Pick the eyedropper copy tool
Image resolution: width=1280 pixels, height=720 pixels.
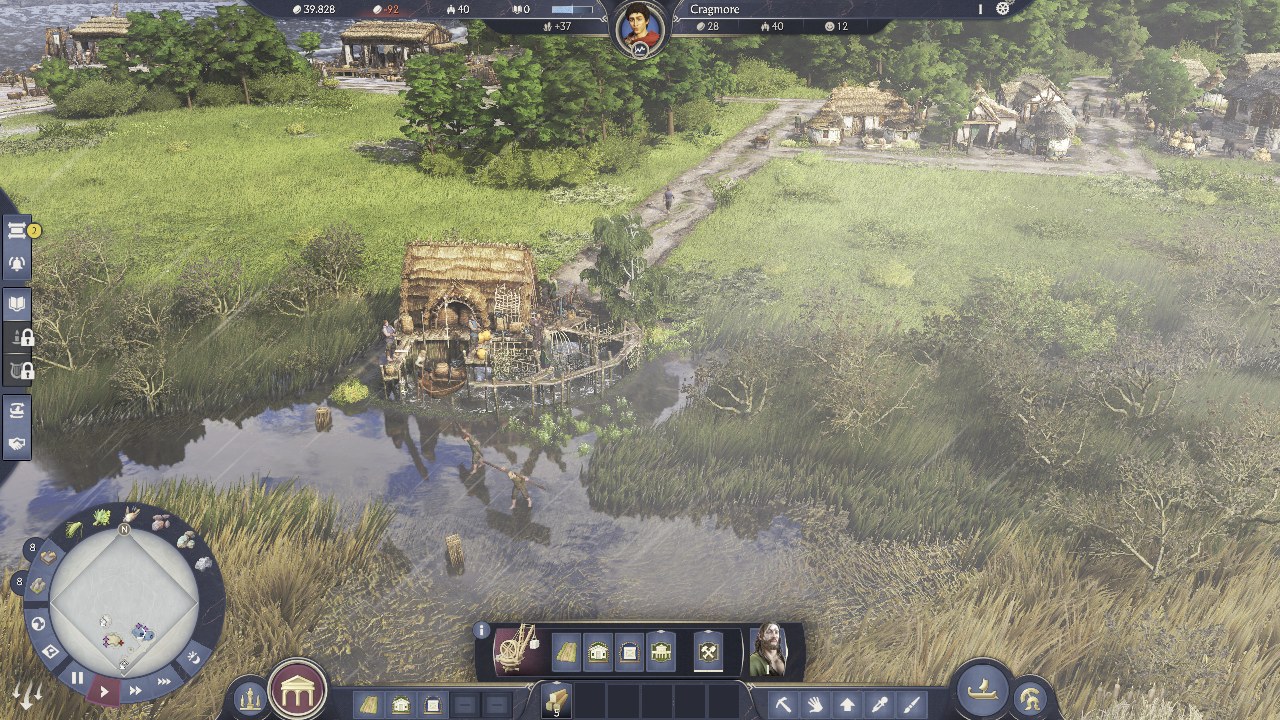(879, 704)
